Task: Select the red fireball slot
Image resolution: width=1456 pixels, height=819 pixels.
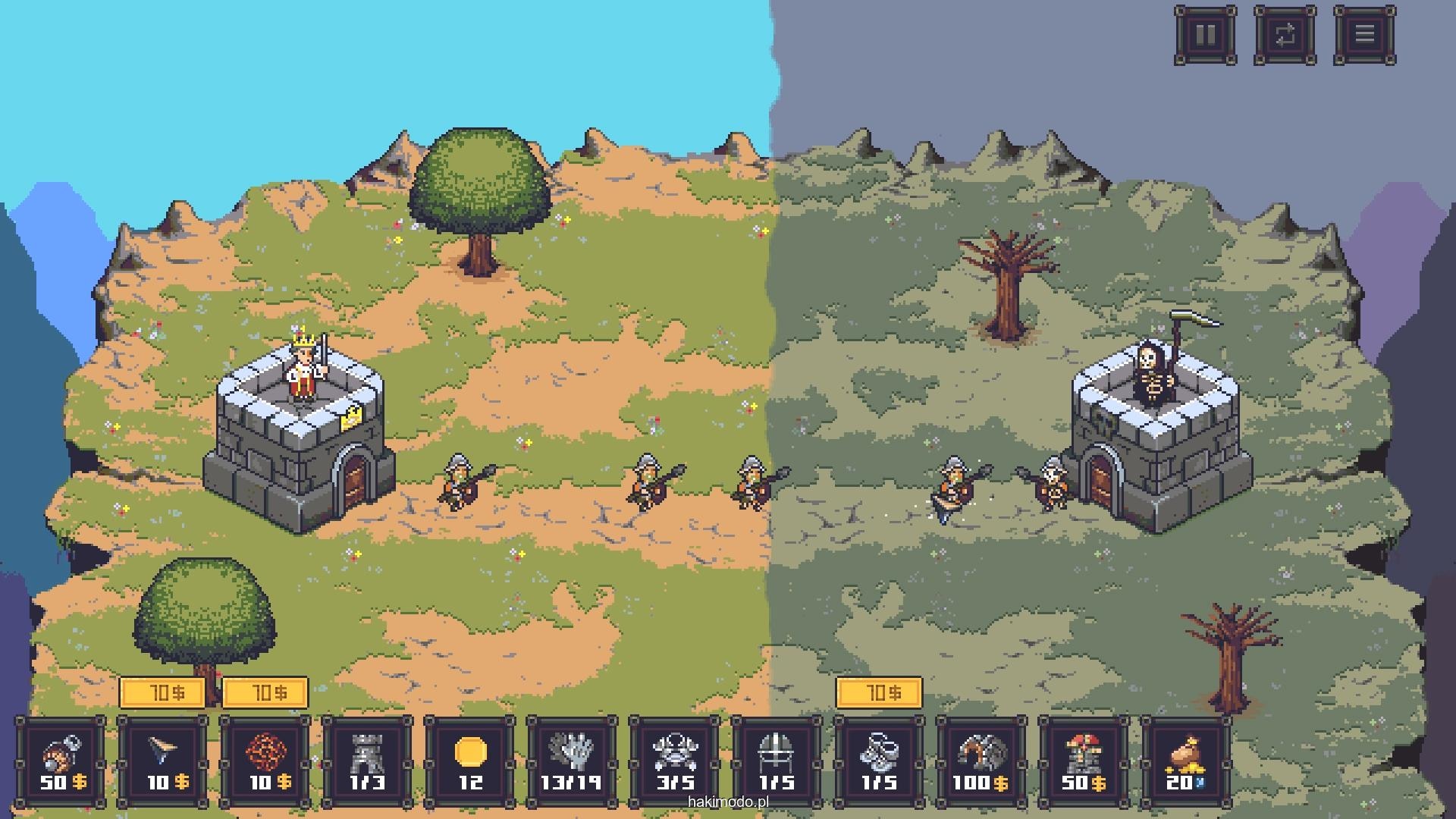Action: tap(265, 762)
